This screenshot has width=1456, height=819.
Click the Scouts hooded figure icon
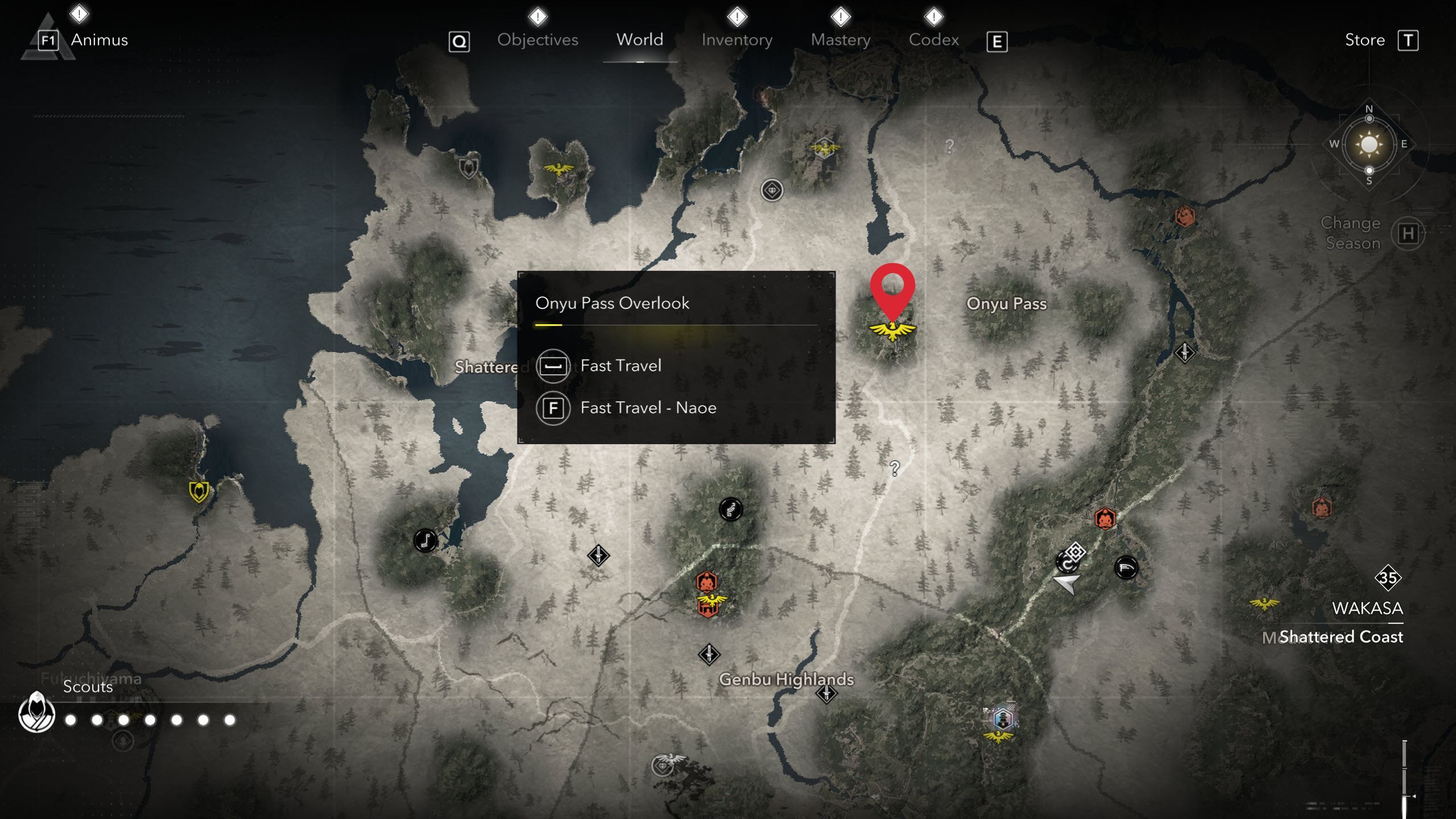pos(37,713)
